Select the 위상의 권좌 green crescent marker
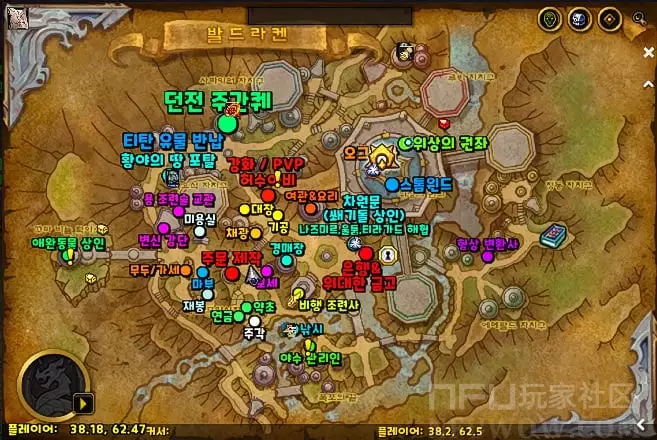 point(406,143)
